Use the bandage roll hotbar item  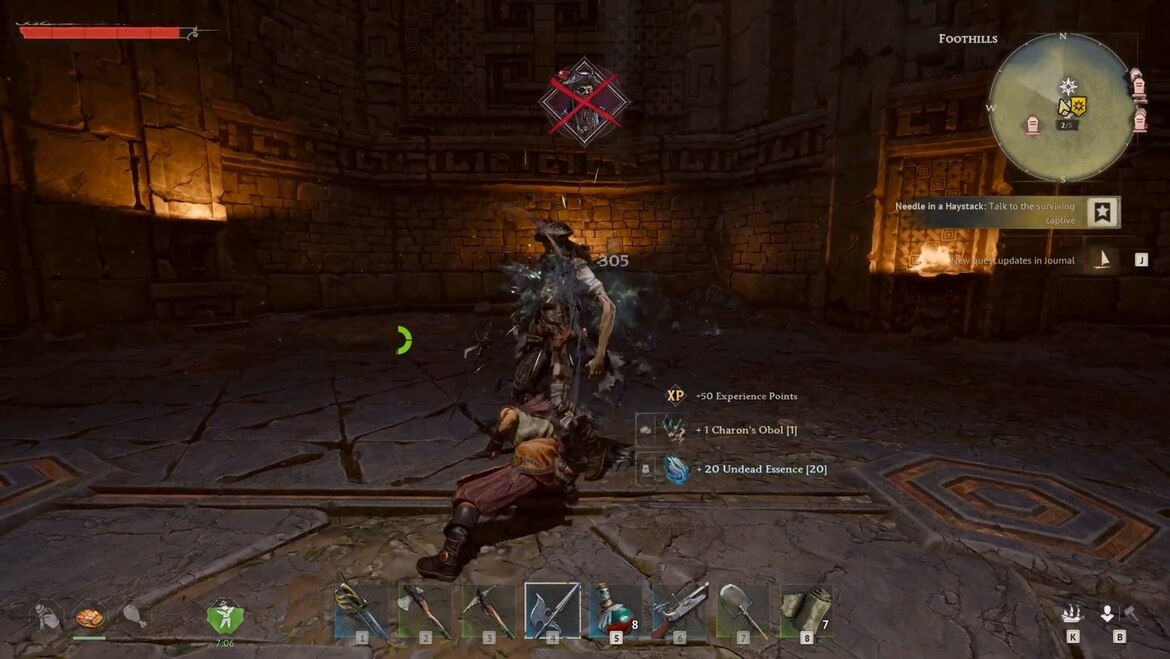806,609
